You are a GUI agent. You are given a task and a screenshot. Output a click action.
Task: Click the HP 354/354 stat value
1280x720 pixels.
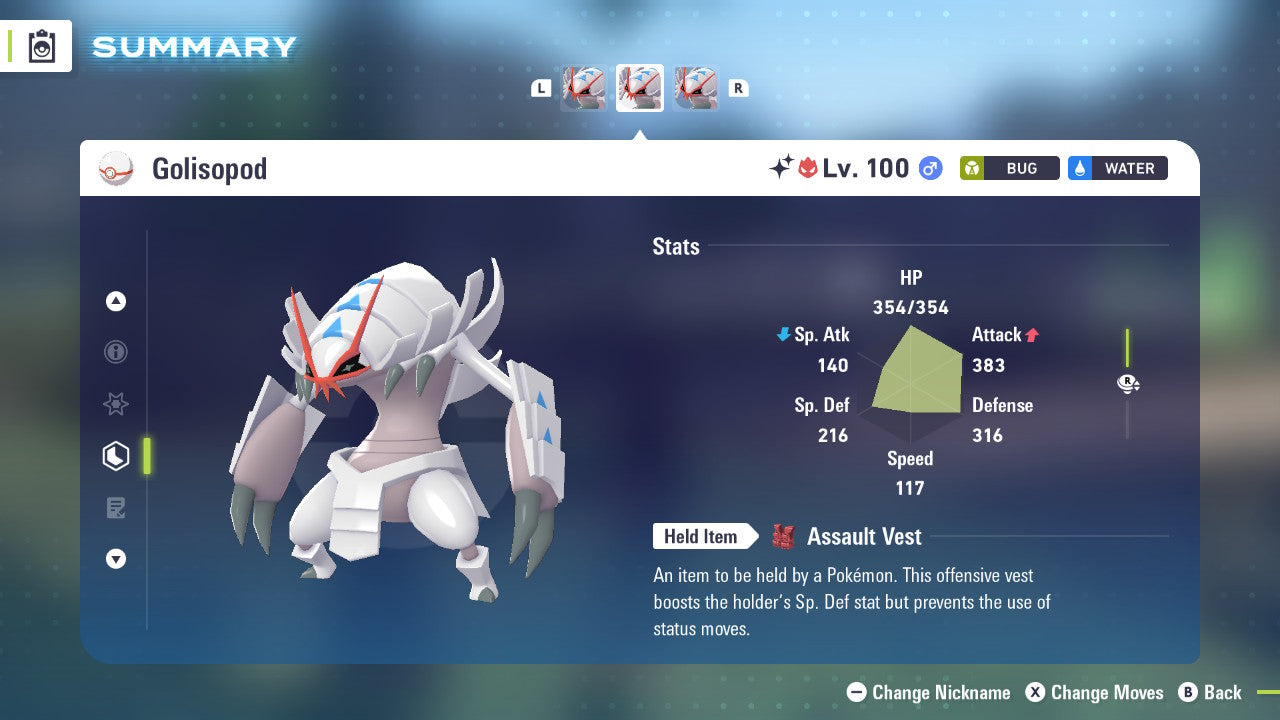coord(910,307)
